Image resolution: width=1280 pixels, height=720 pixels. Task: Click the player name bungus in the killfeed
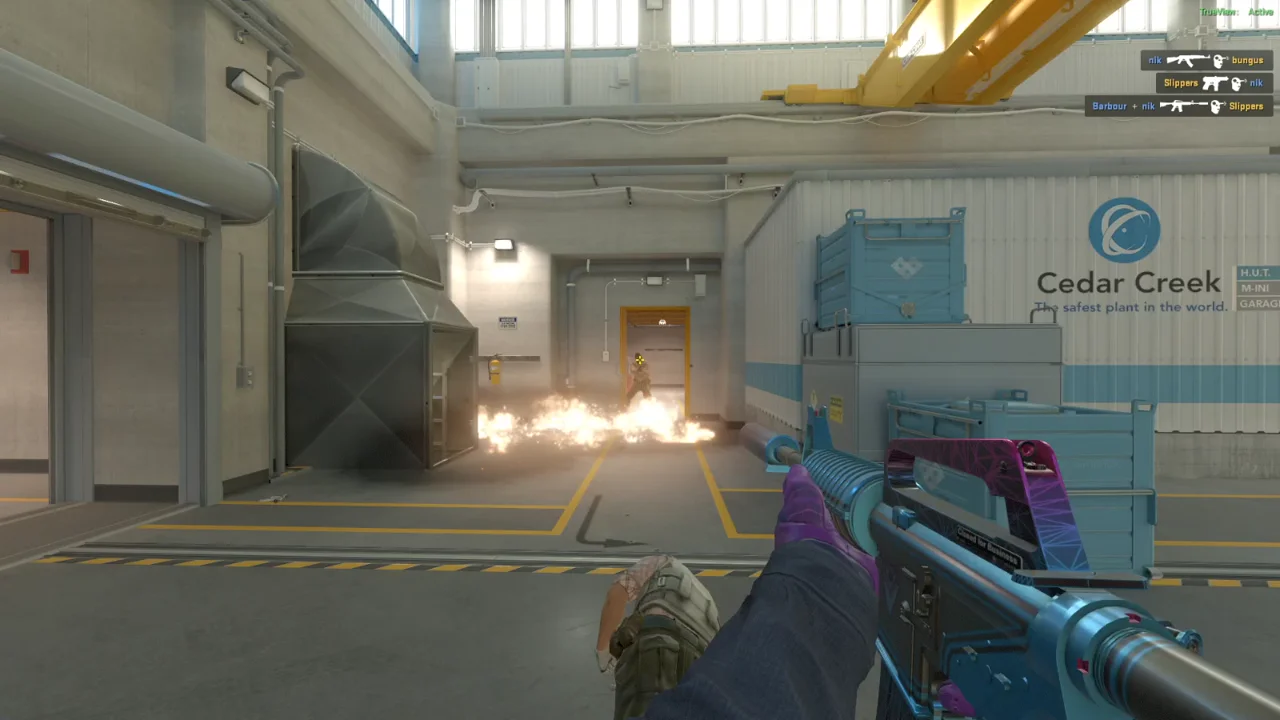pos(1247,60)
